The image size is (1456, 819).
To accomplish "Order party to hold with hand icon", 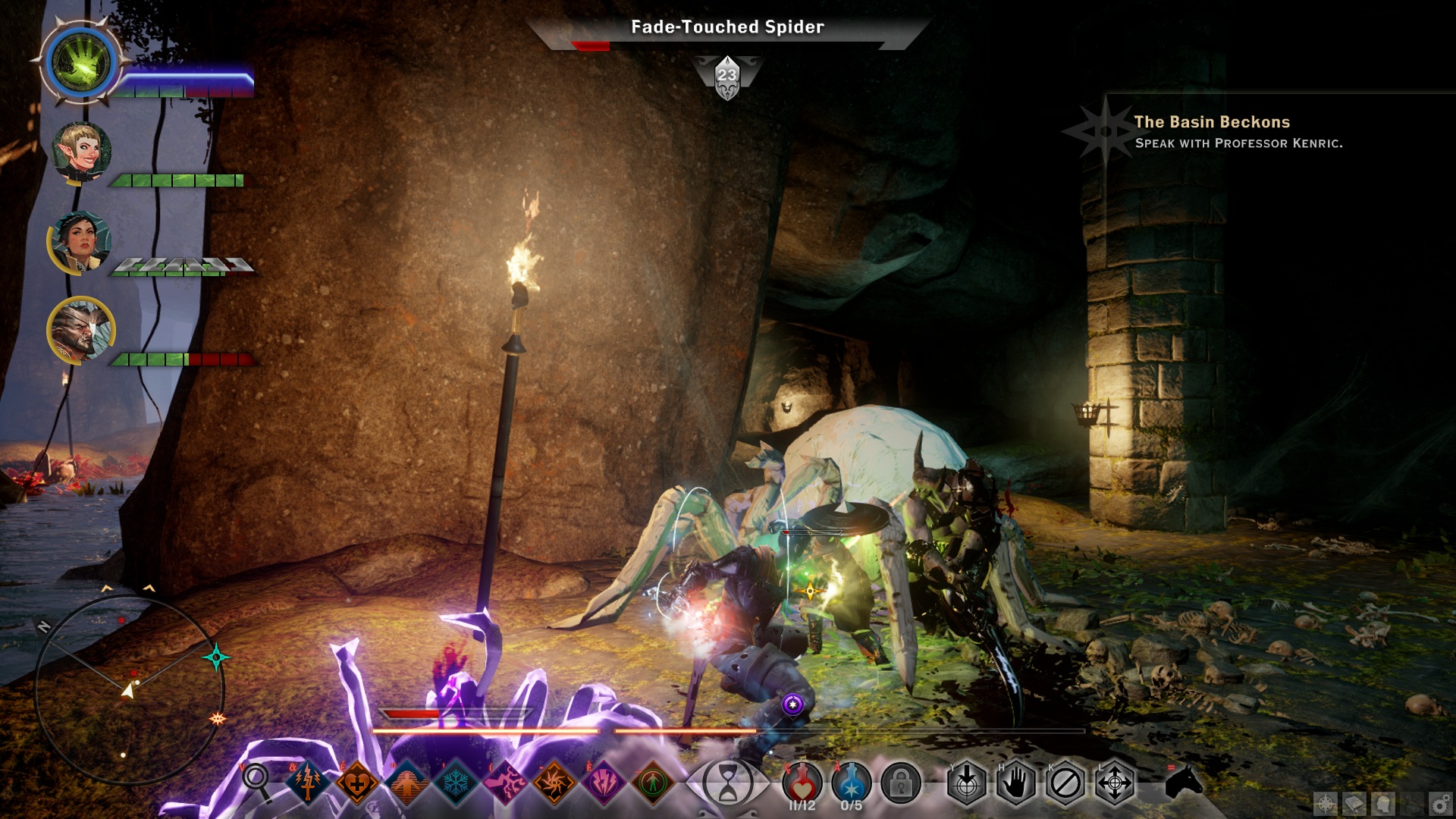I will coord(1015,783).
